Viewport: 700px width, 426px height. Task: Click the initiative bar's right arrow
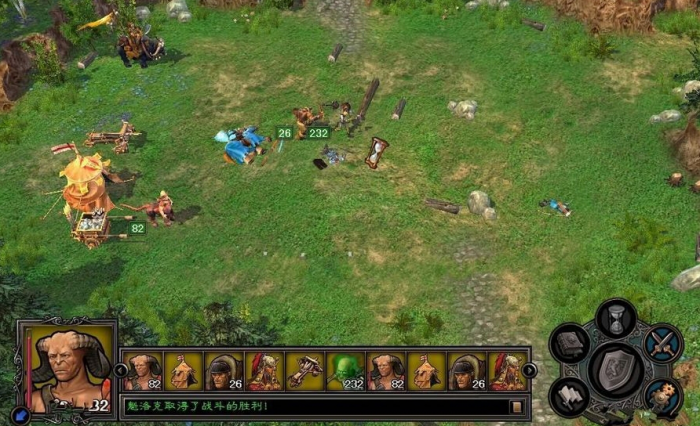(x=530, y=370)
